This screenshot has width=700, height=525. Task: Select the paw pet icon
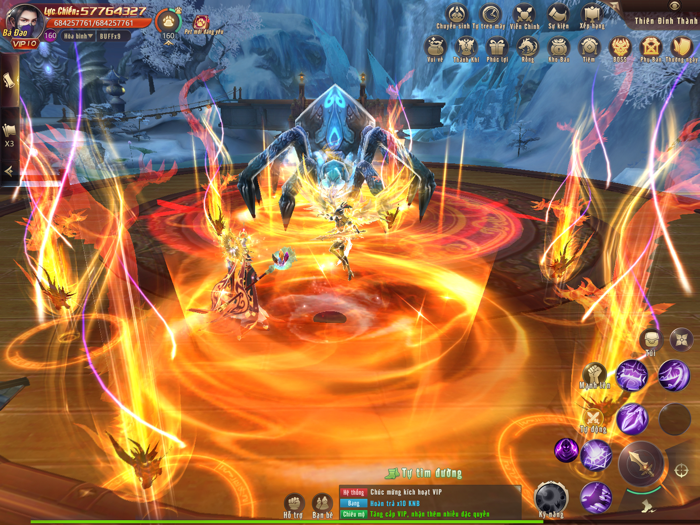click(x=168, y=20)
